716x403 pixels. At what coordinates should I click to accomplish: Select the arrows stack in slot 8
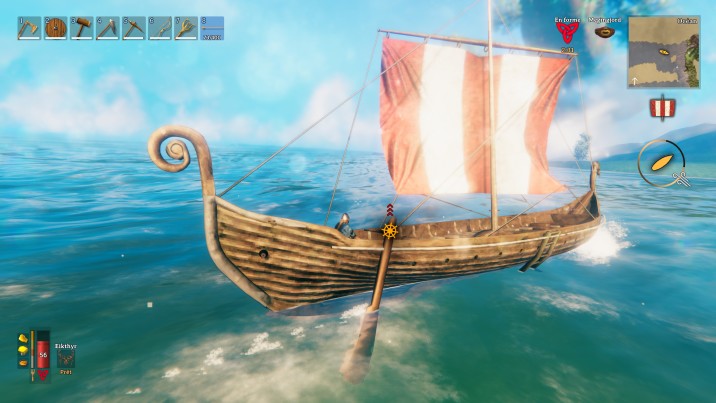[211, 28]
